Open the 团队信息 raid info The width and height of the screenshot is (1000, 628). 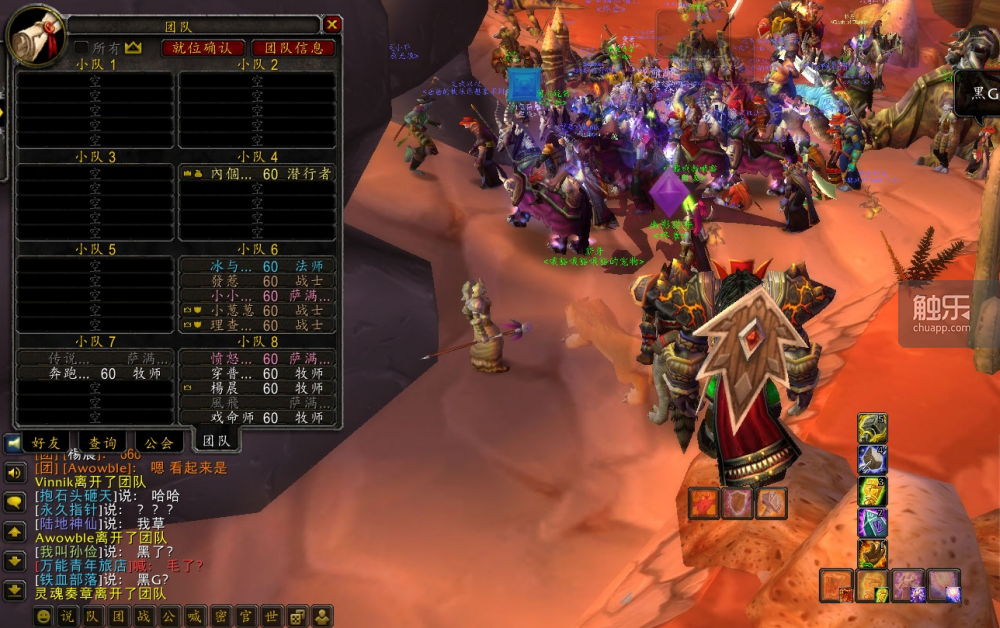coord(293,47)
